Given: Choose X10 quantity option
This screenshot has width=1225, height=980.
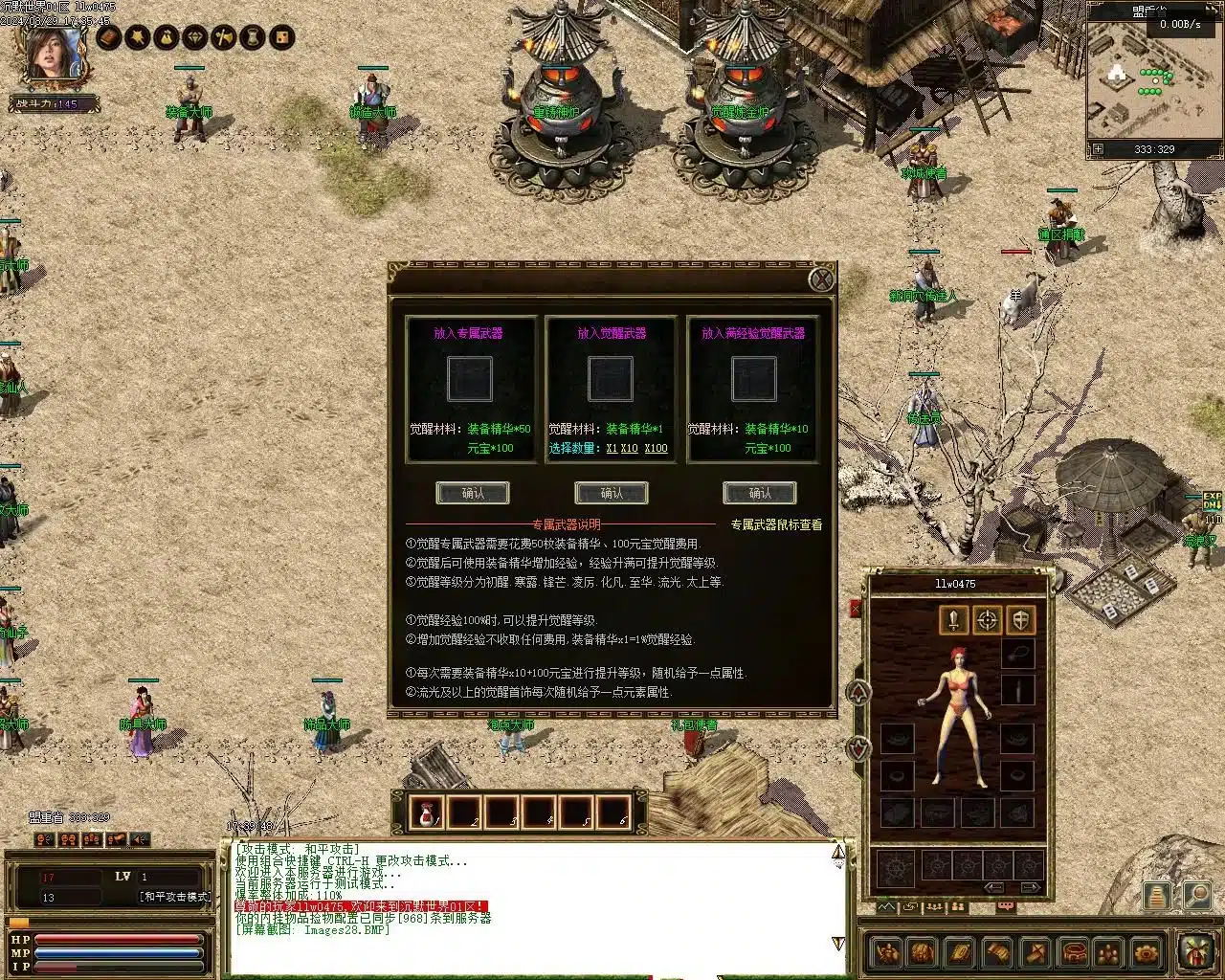Looking at the screenshot, I should coord(629,448).
